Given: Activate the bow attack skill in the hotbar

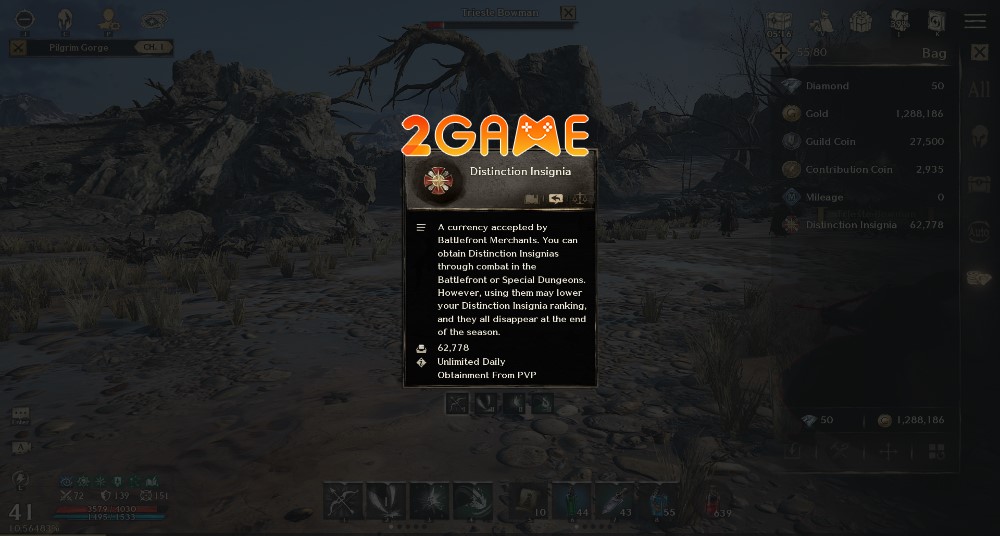Looking at the screenshot, I should [x=344, y=501].
